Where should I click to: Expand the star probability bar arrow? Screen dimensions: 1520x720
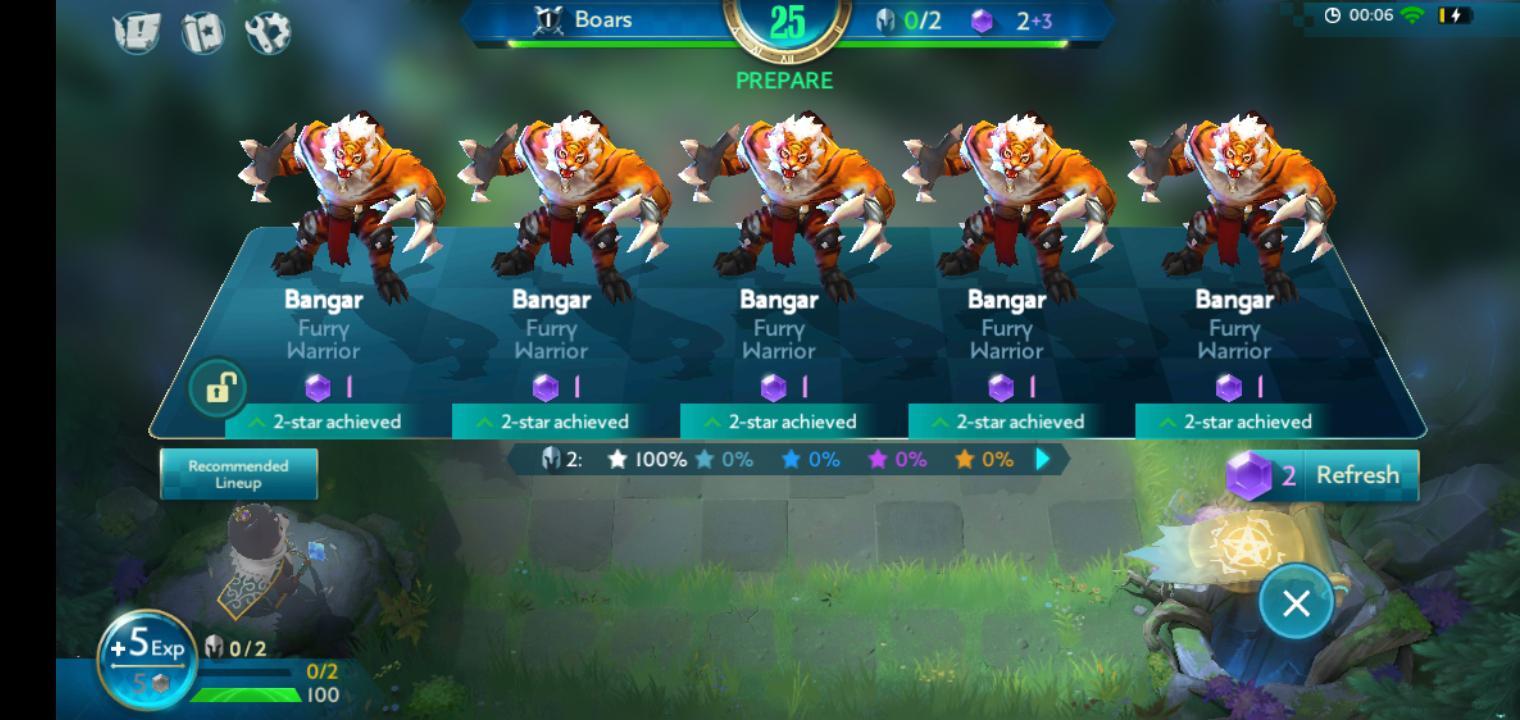tap(1040, 459)
